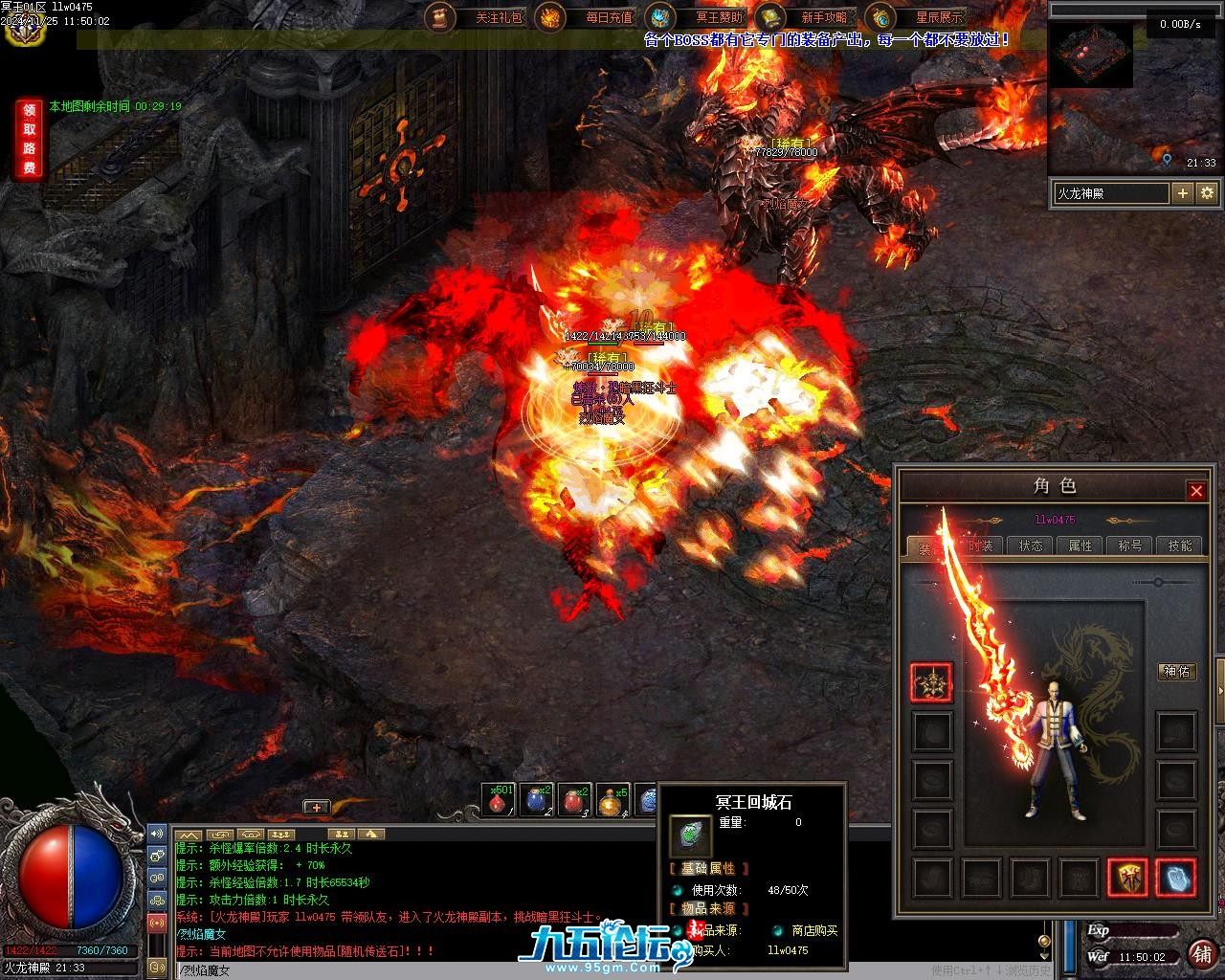This screenshot has width=1225, height=980.
Task: Click the minimap thumbnail of 火龙神殿
Action: point(1092,55)
